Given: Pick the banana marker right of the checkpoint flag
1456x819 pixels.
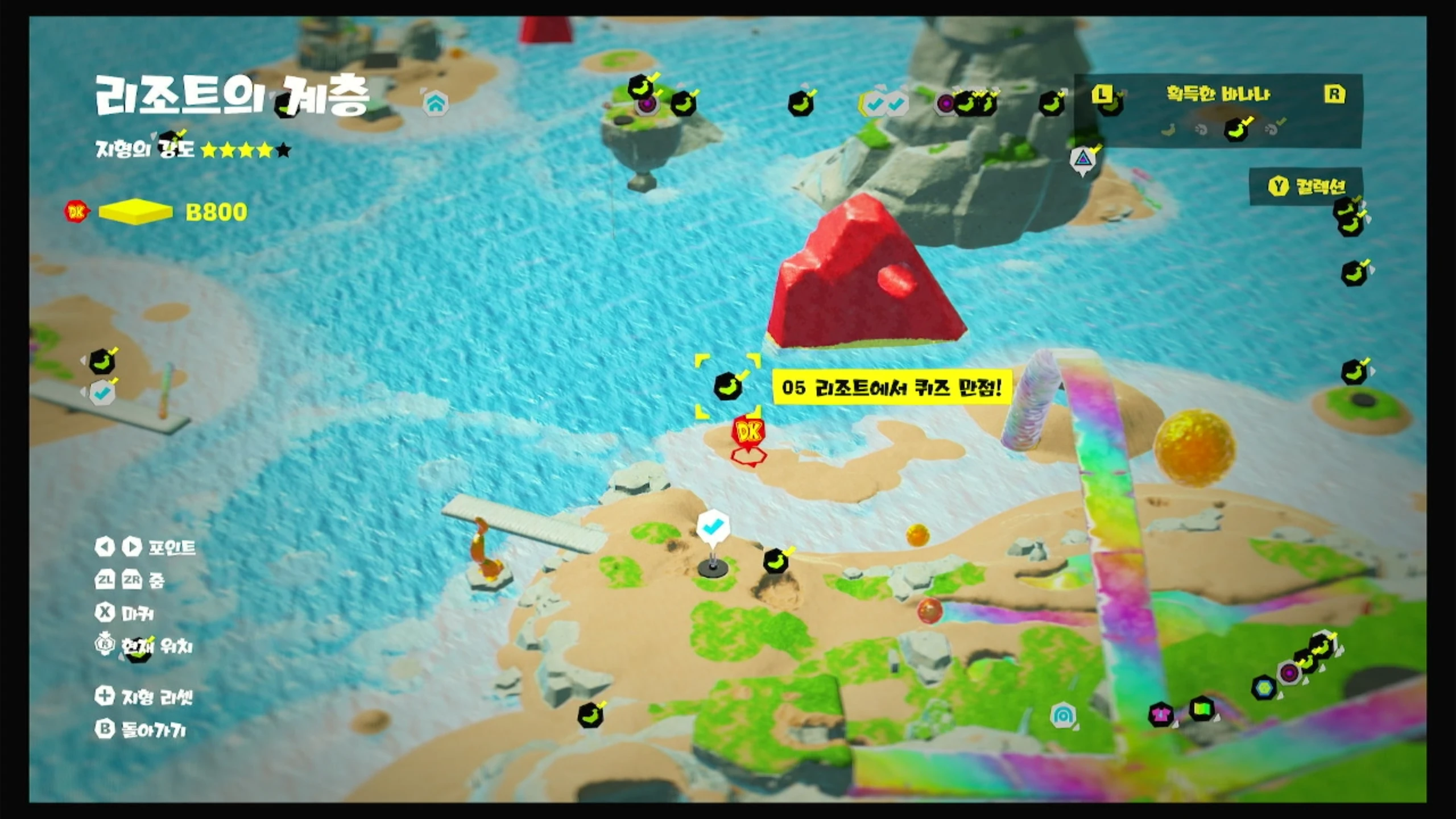Looking at the screenshot, I should [776, 561].
